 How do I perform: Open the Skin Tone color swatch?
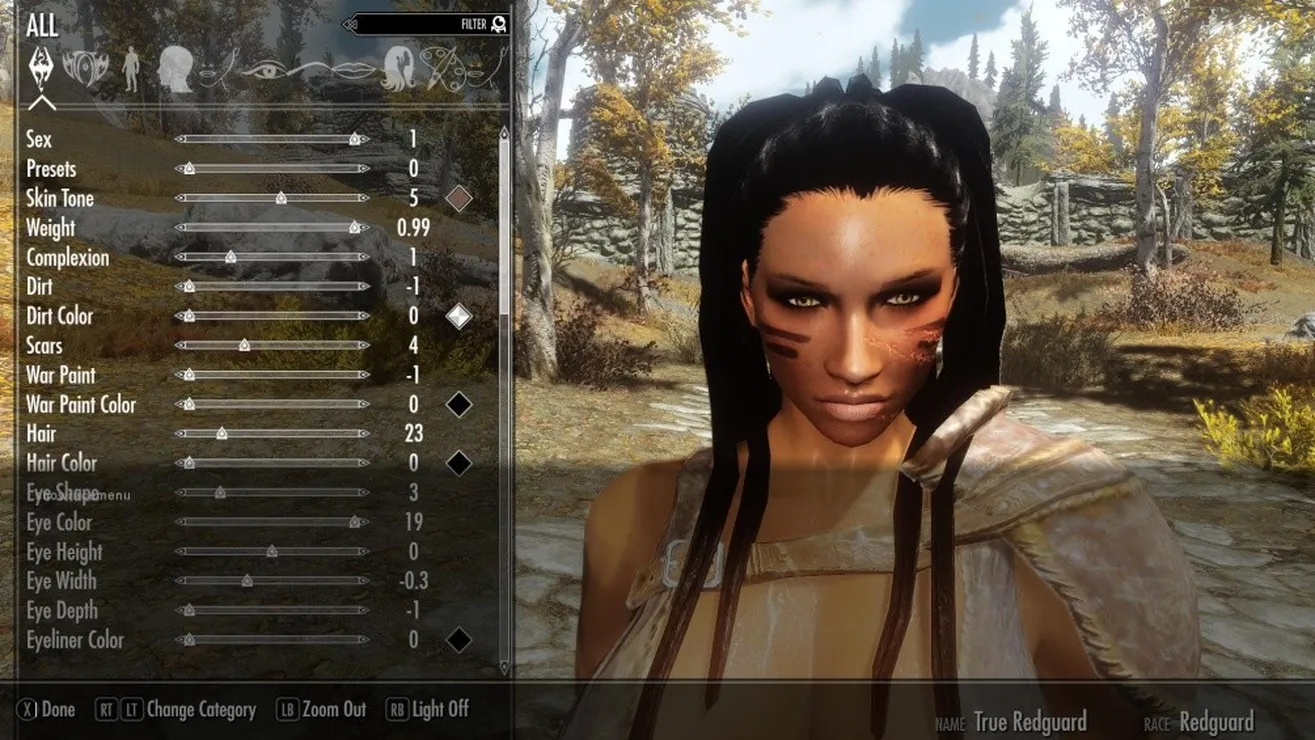[x=458, y=198]
